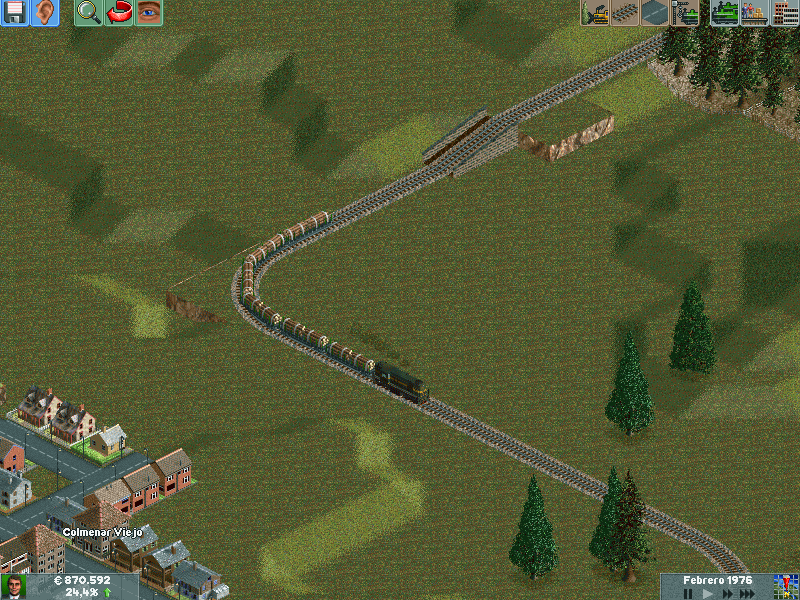Image resolution: width=800 pixels, height=600 pixels.
Task: Rotate the view with the red arrow
Action: 119,13
